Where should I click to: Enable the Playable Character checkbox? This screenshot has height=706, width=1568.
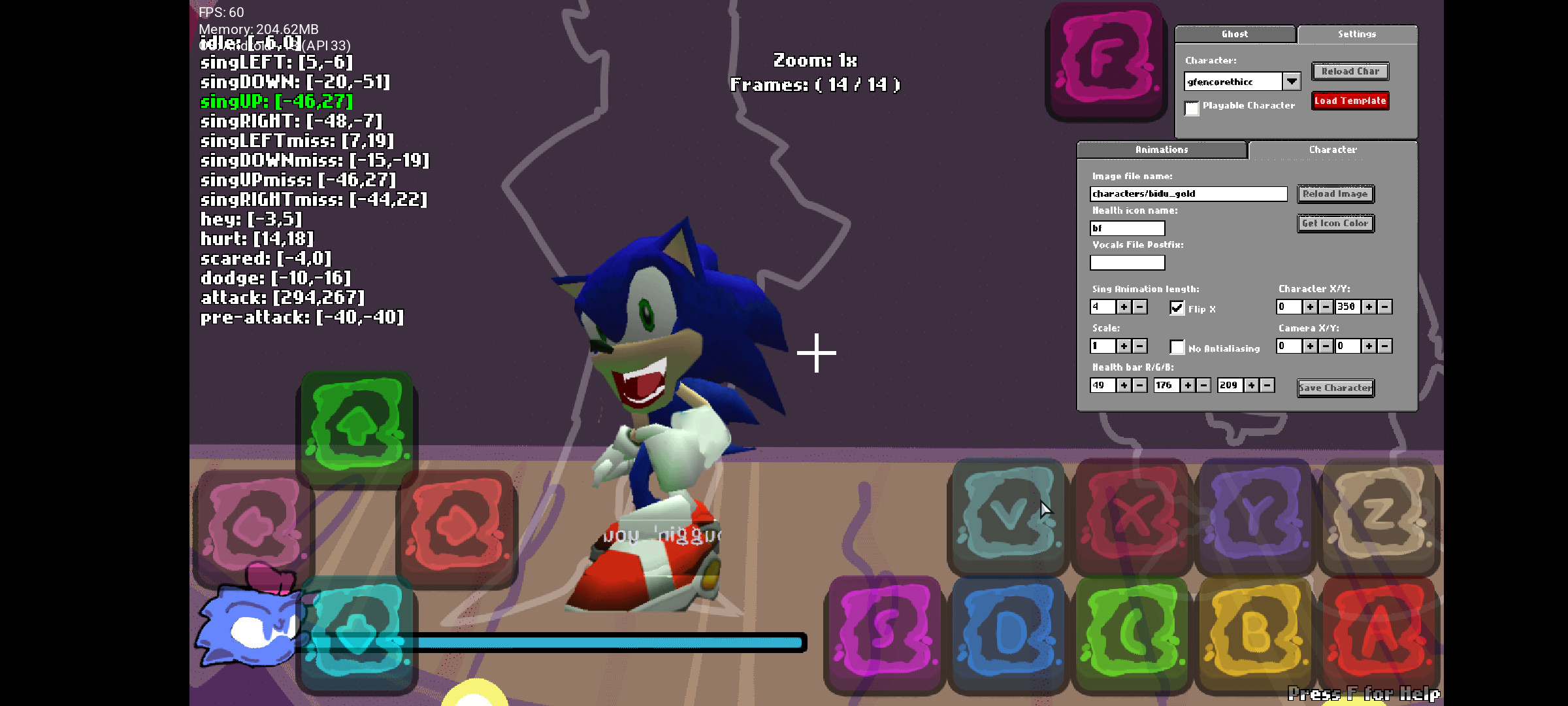1191,109
